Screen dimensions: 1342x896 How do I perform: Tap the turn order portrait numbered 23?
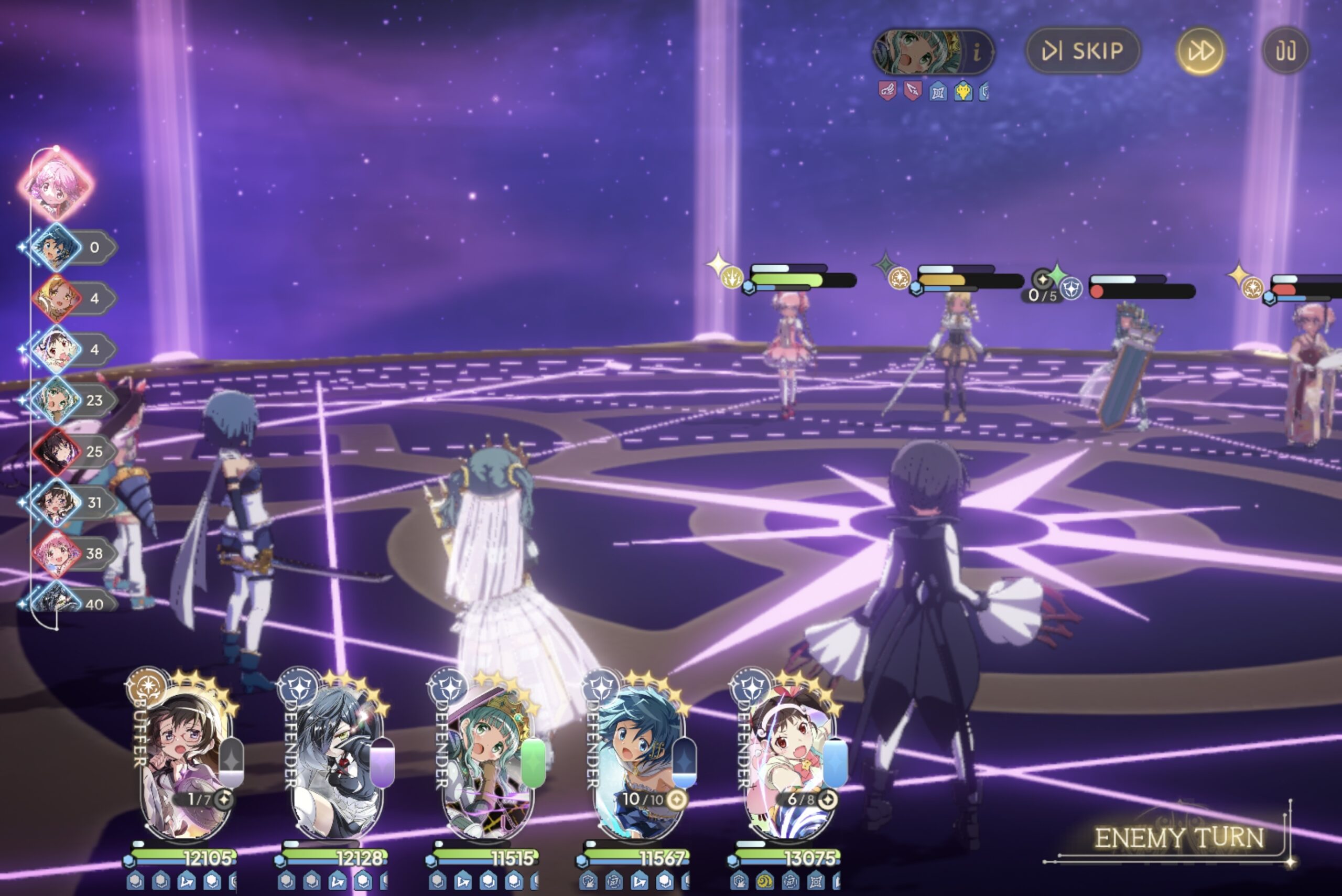tap(57, 400)
